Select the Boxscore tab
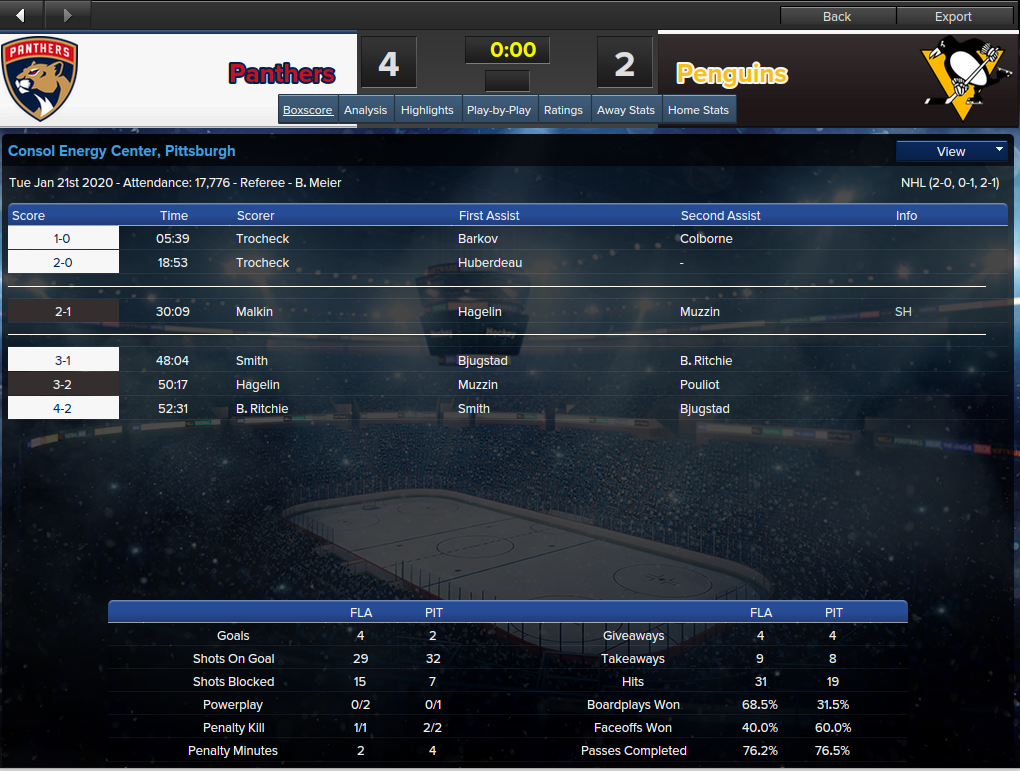The height and width of the screenshot is (771, 1020). 307,110
